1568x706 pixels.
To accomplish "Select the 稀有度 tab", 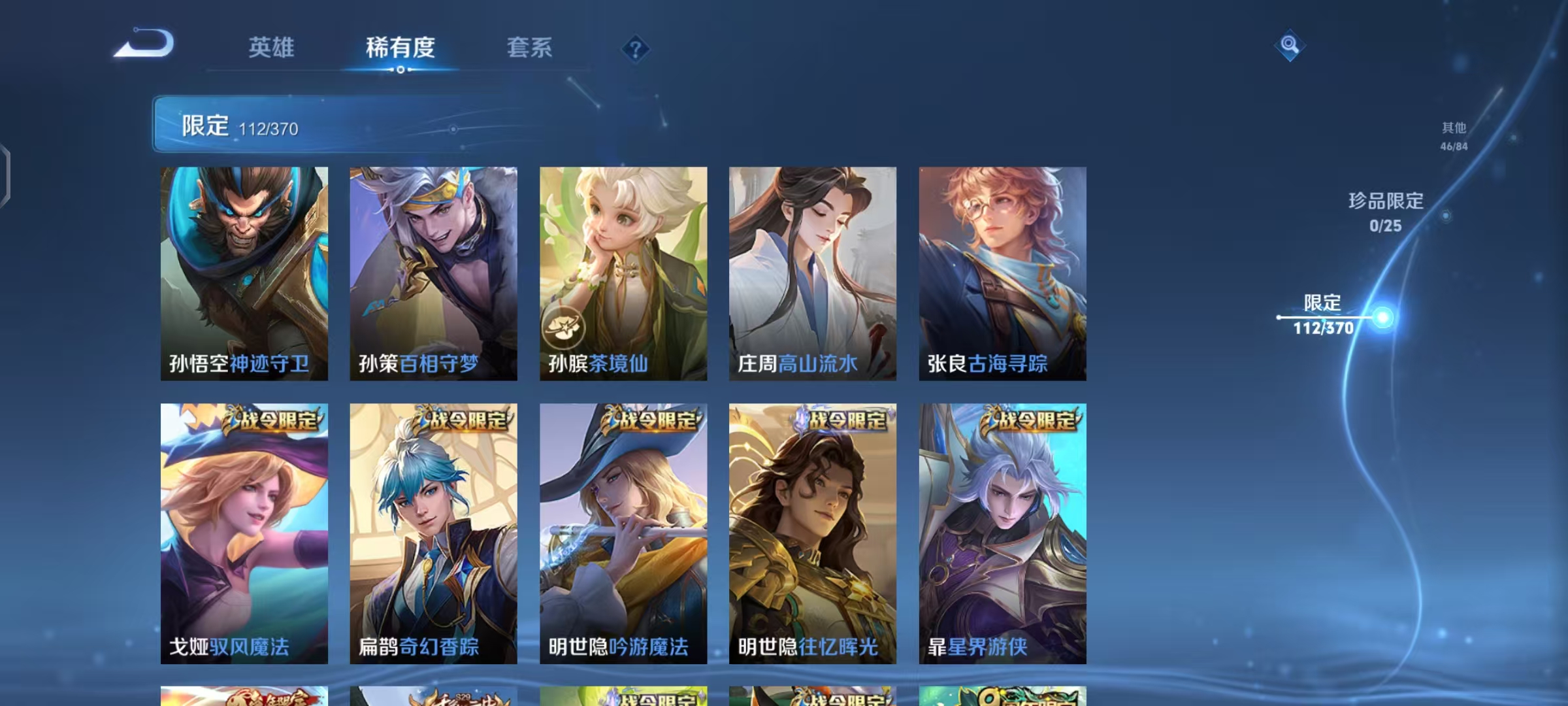I will point(400,48).
